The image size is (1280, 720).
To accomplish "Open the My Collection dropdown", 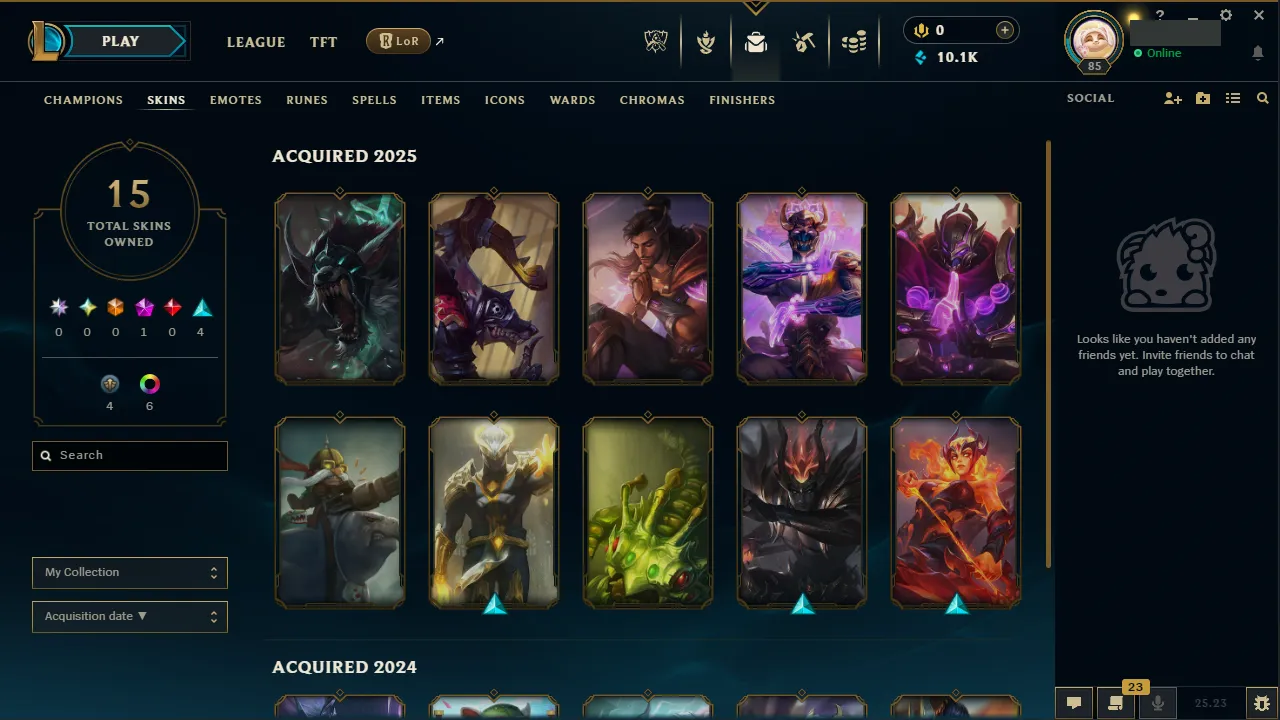I will (x=129, y=572).
